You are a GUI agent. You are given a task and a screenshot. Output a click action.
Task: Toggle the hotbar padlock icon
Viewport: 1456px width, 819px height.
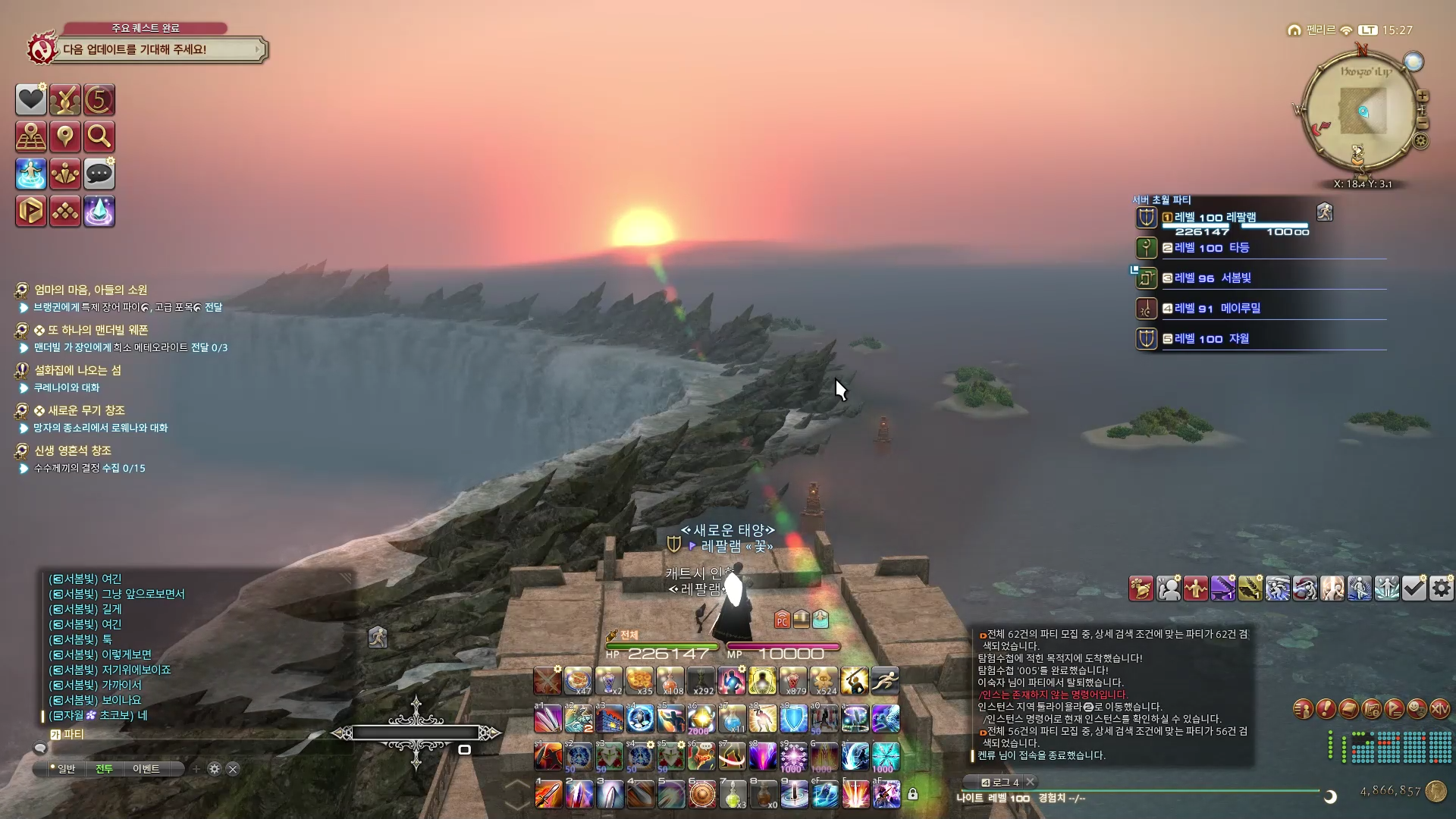click(x=913, y=794)
